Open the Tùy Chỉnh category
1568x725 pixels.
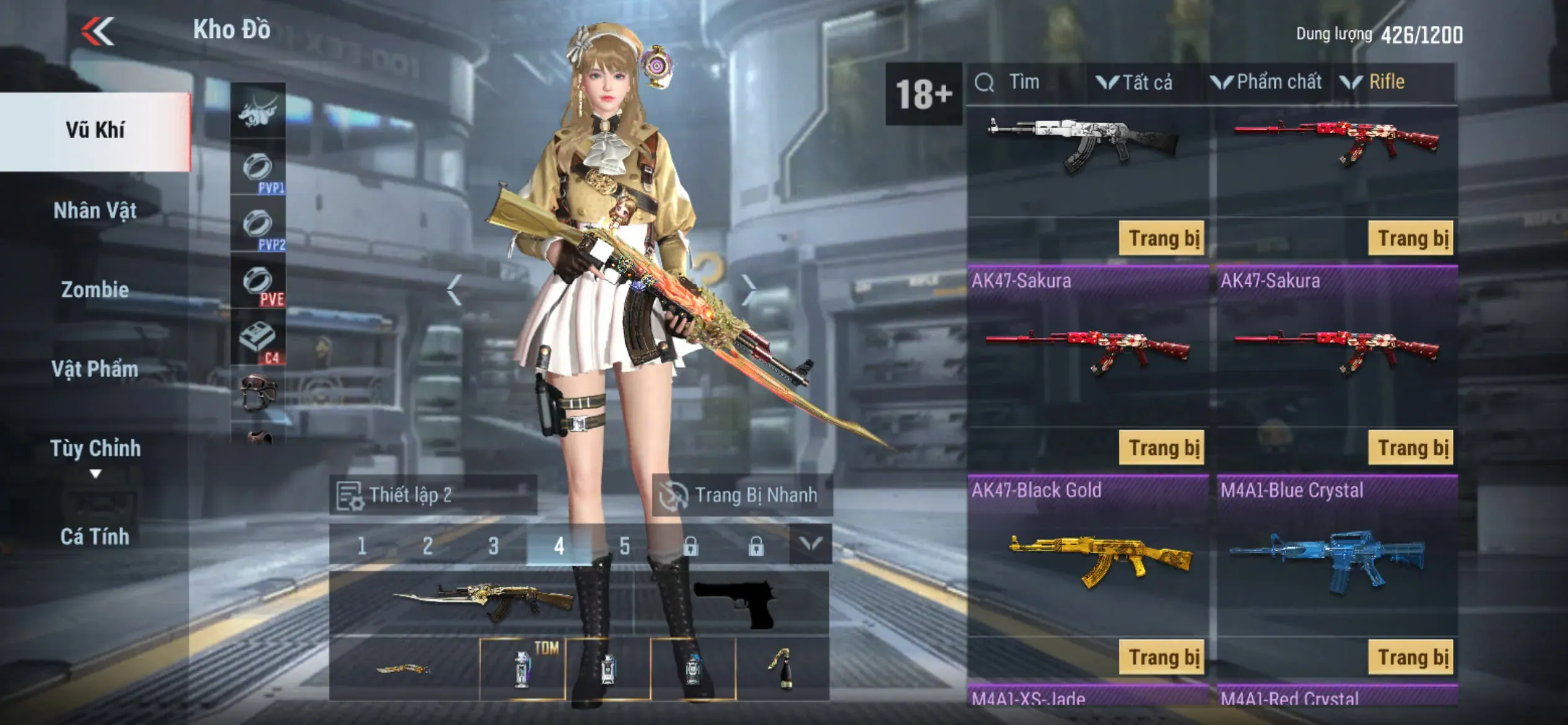tap(95, 449)
